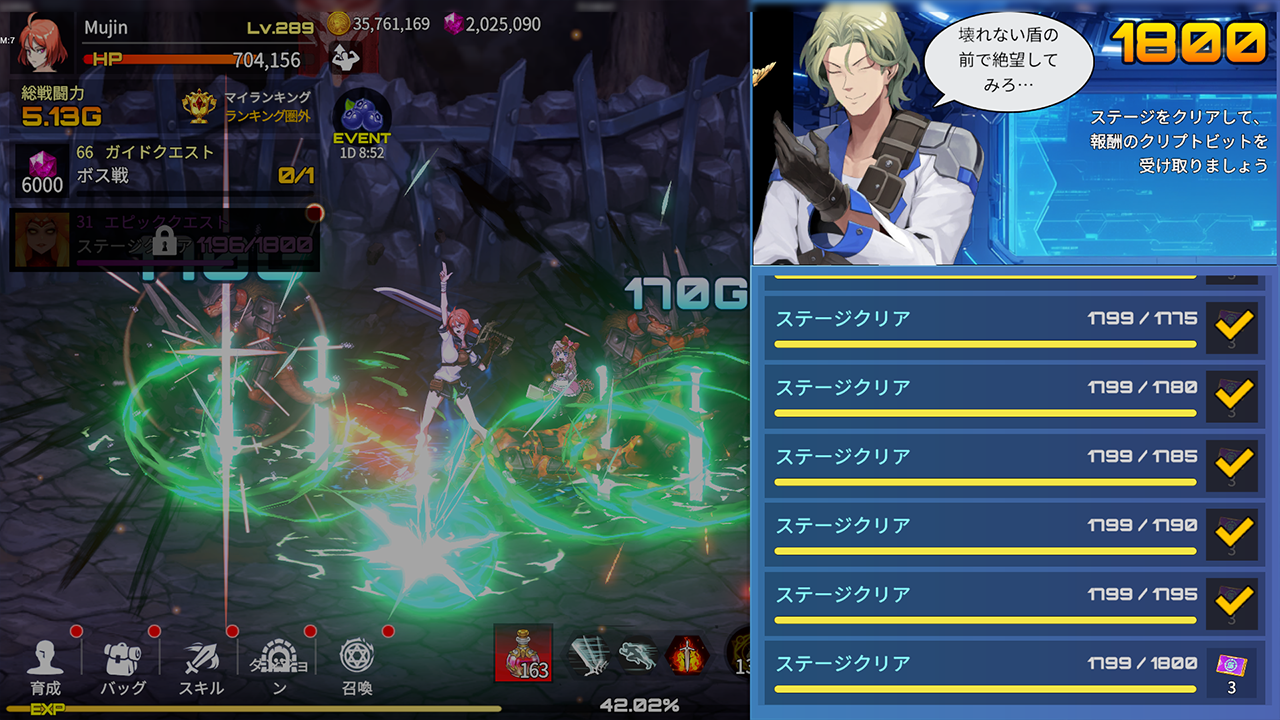The image size is (1280, 720).
Task: Select the completed 1799/1795 stage clear row
Action: coord(985,603)
